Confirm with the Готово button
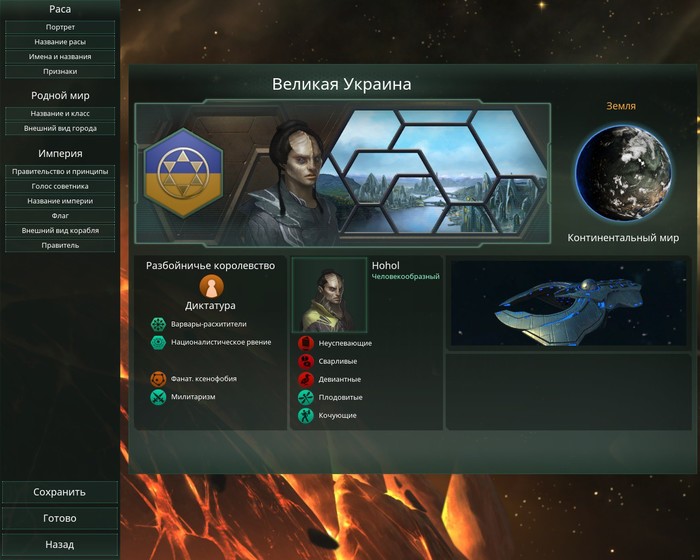 pos(60,519)
